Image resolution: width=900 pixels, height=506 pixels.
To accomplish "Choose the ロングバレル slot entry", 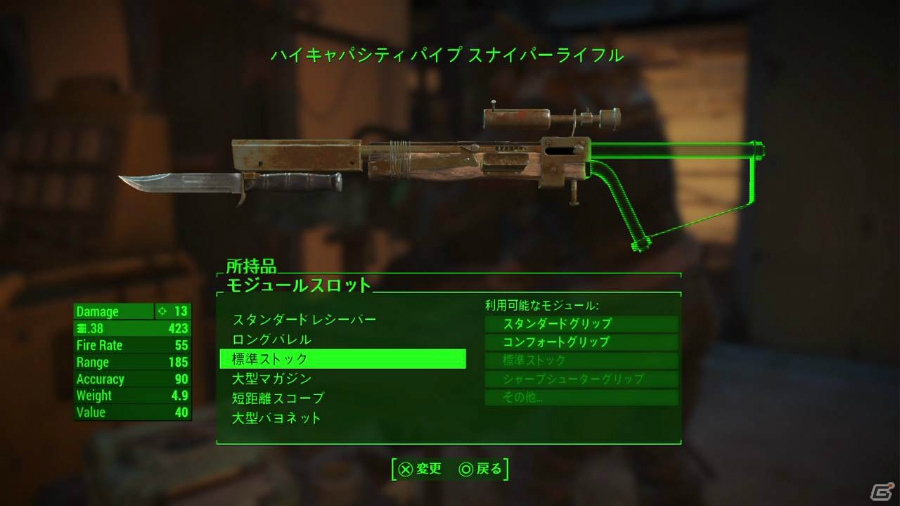I will point(272,340).
